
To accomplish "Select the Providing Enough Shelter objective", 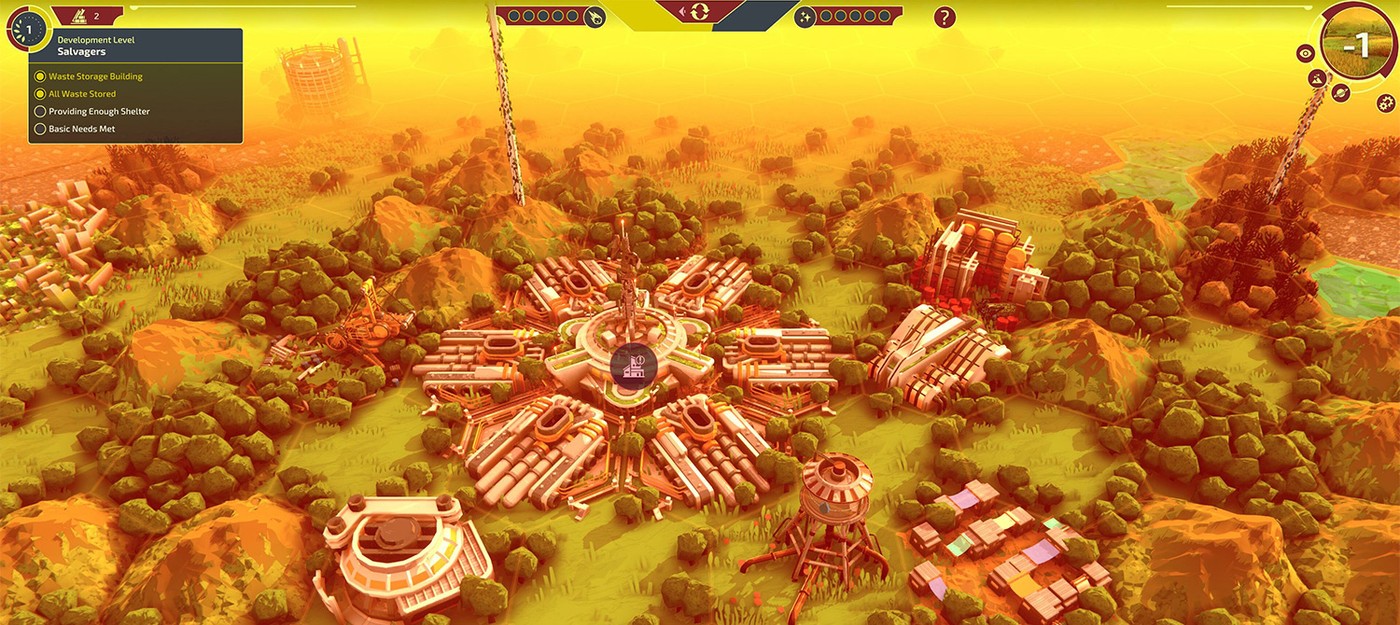I will 99,112.
